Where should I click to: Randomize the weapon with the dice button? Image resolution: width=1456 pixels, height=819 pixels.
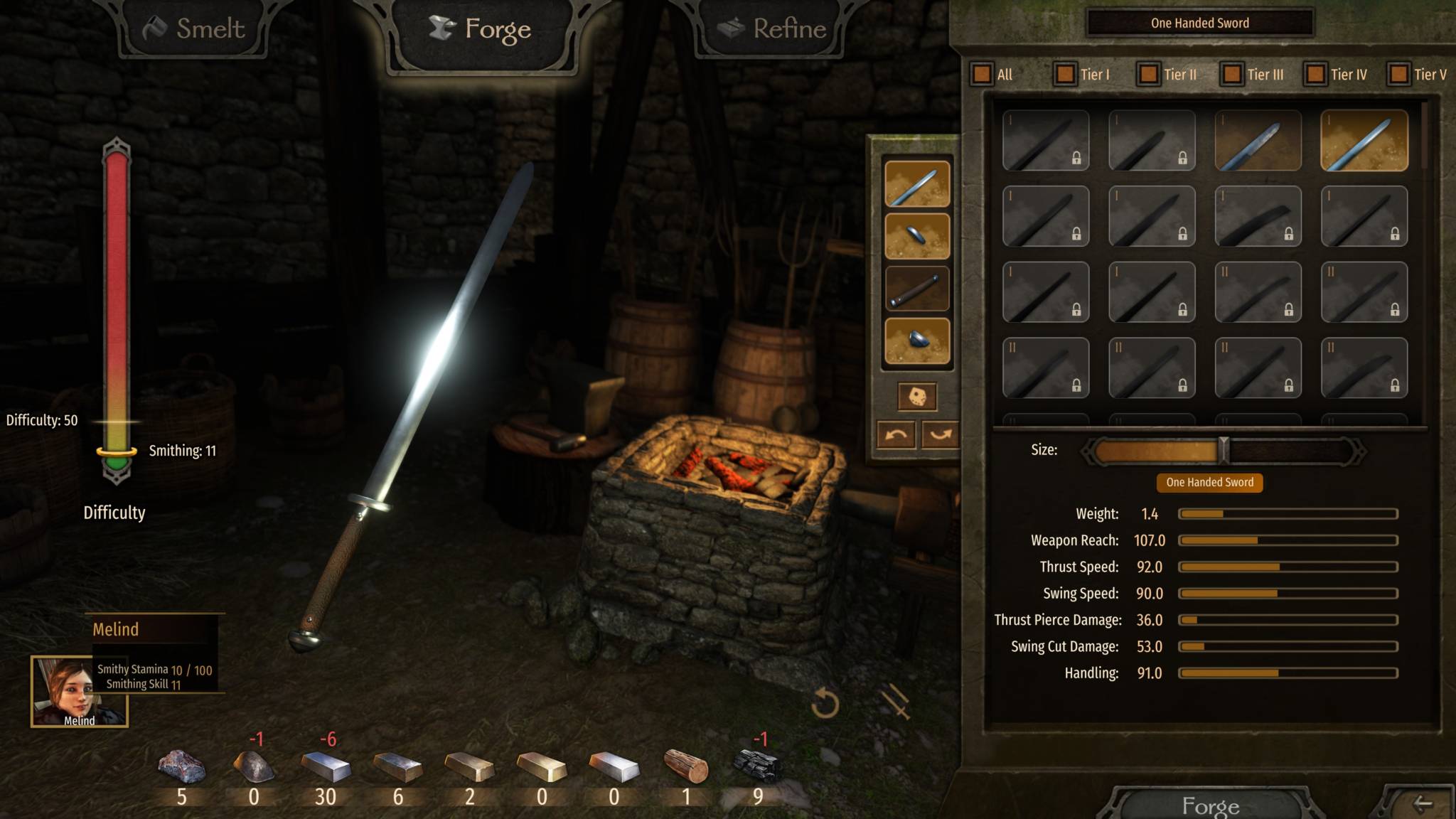[x=917, y=397]
